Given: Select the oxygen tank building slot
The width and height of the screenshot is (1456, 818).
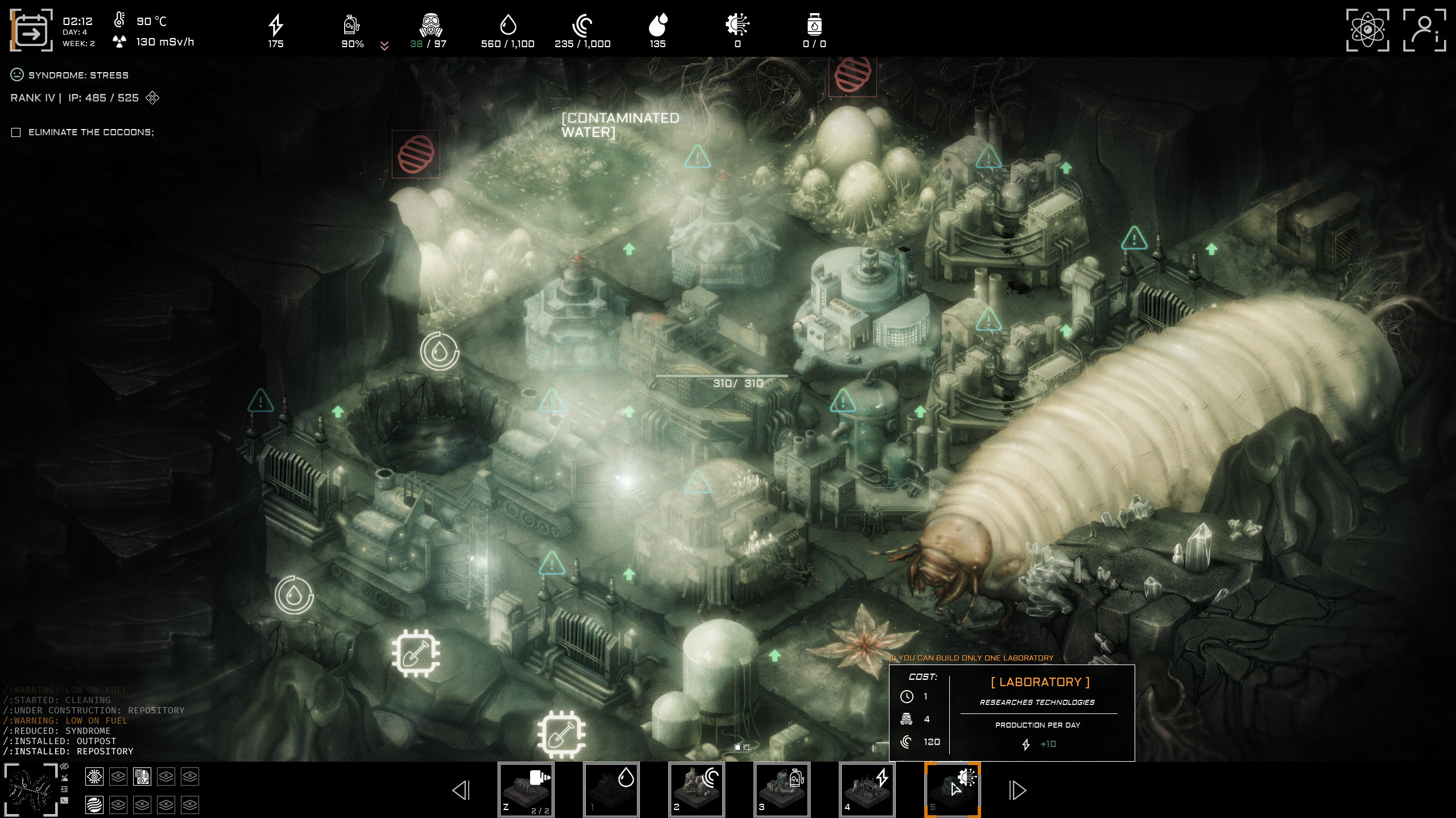Looking at the screenshot, I should pyautogui.click(x=781, y=790).
